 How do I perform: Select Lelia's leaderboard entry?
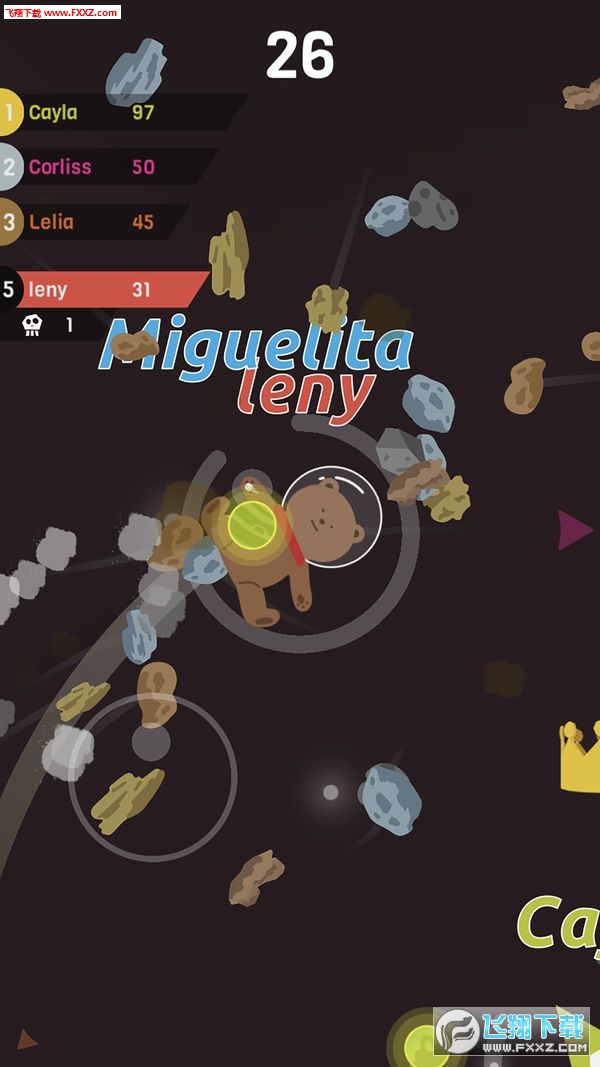pyautogui.click(x=95, y=222)
